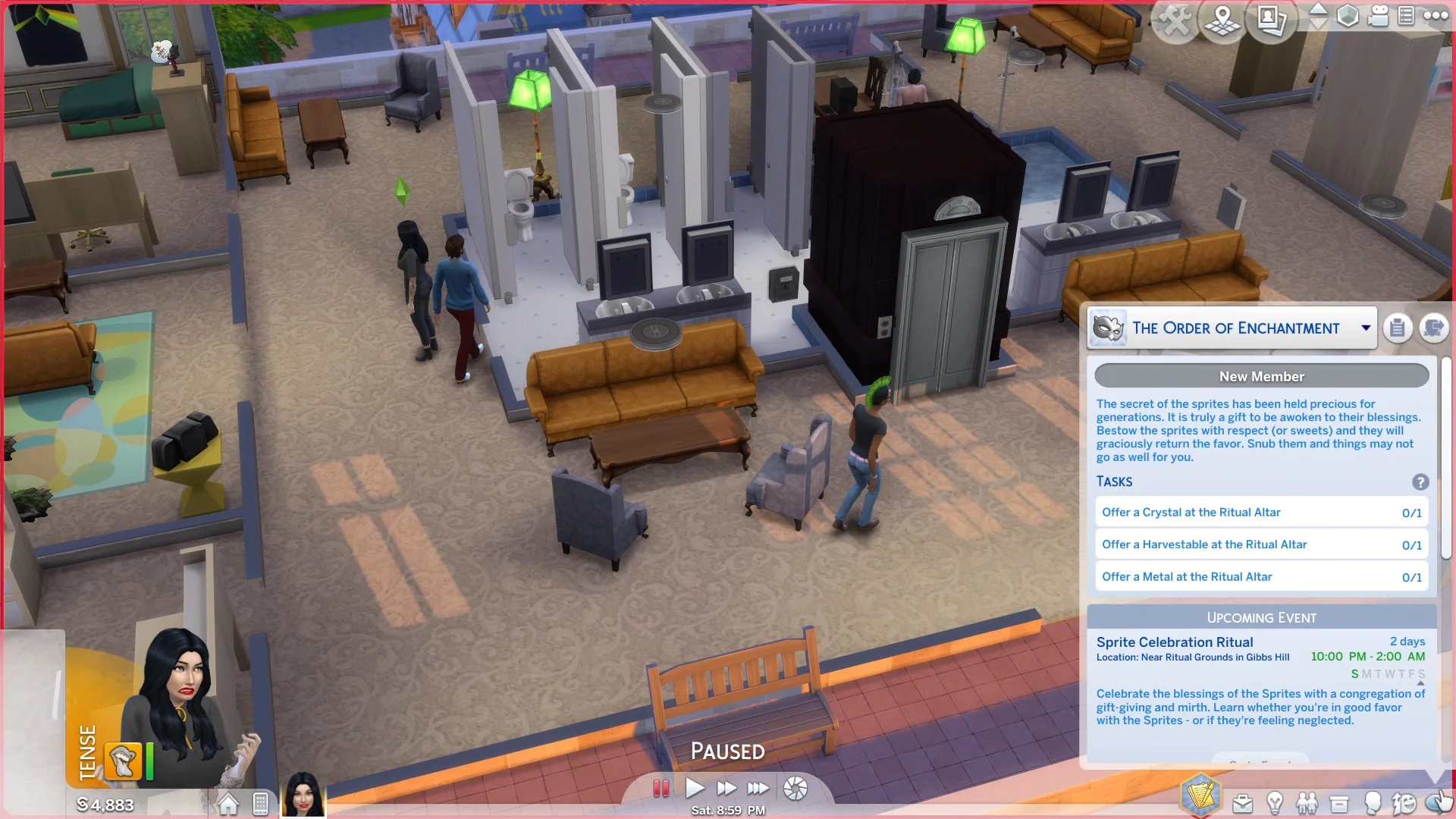Open the three-dot options menu
The height and width of the screenshot is (819, 1456).
[1436, 14]
